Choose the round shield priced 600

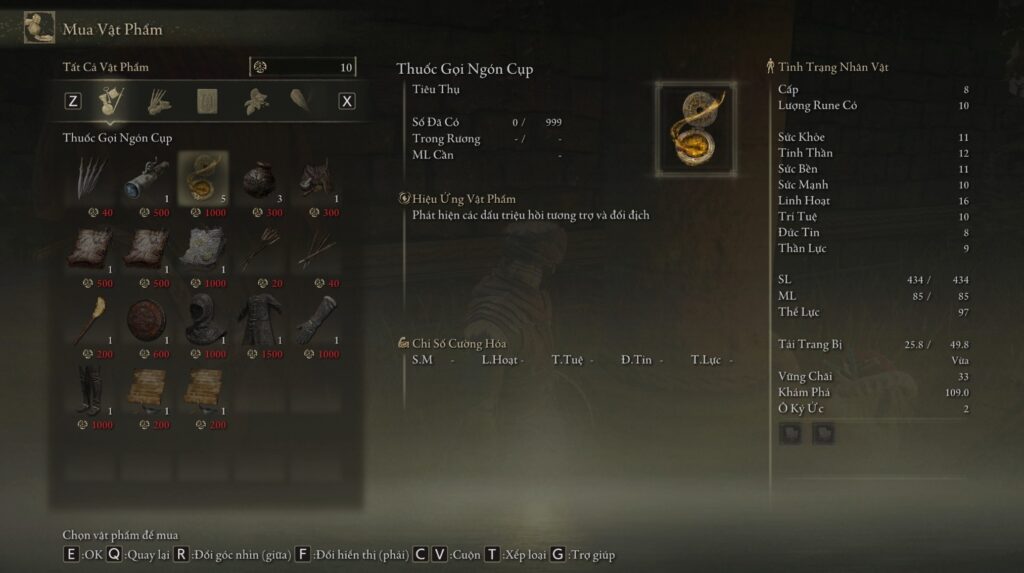point(147,320)
